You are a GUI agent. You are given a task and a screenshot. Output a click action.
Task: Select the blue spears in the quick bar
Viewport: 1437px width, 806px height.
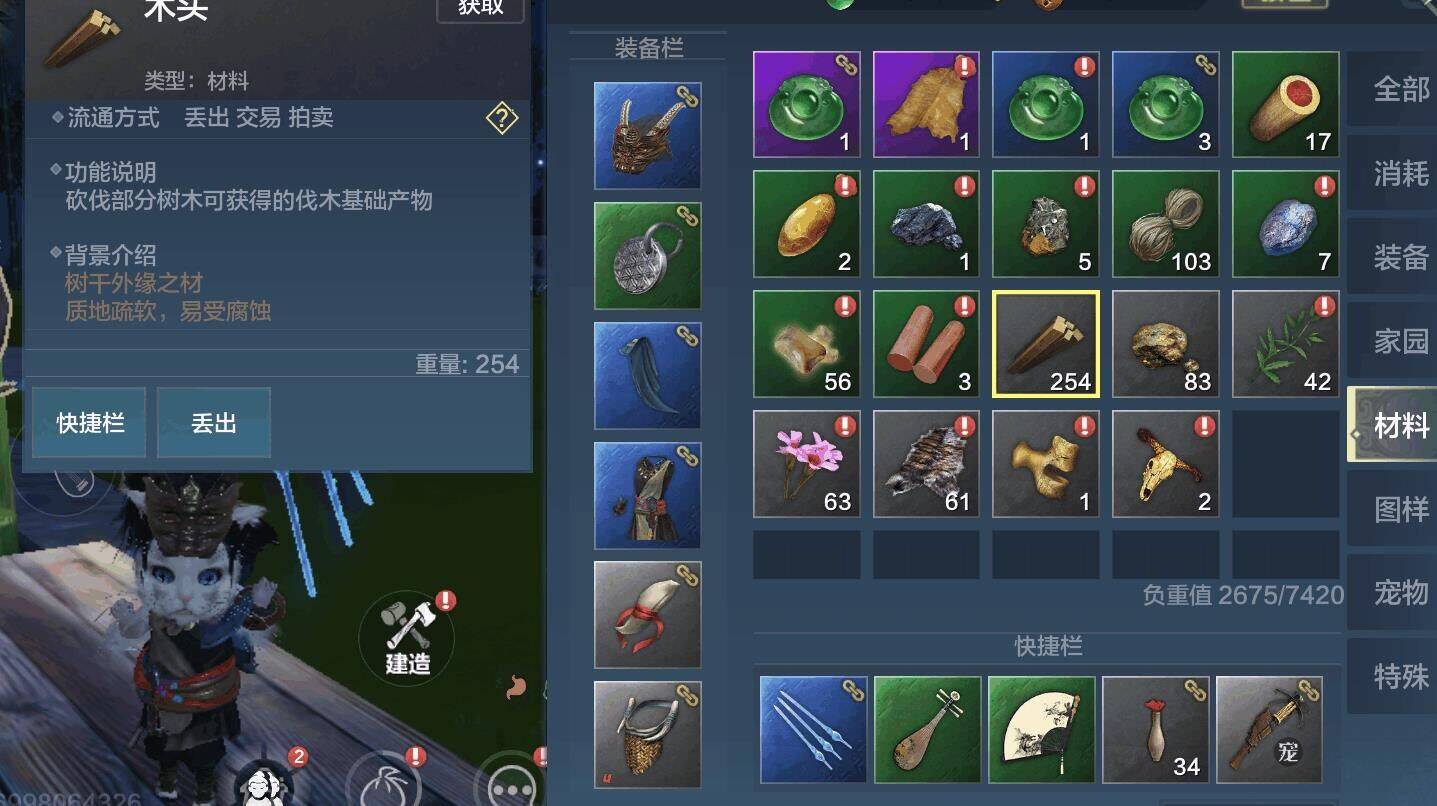click(811, 729)
